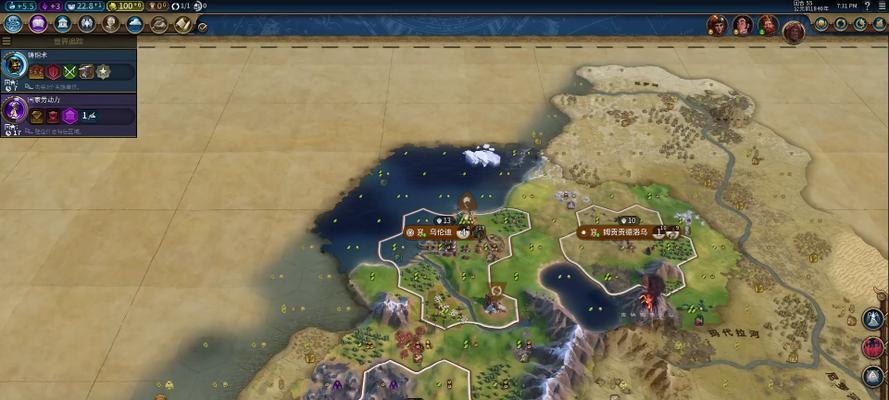Viewport: 889px width, 400px height.
Task: Open the Civilopedia help question mark
Action: [867, 6]
